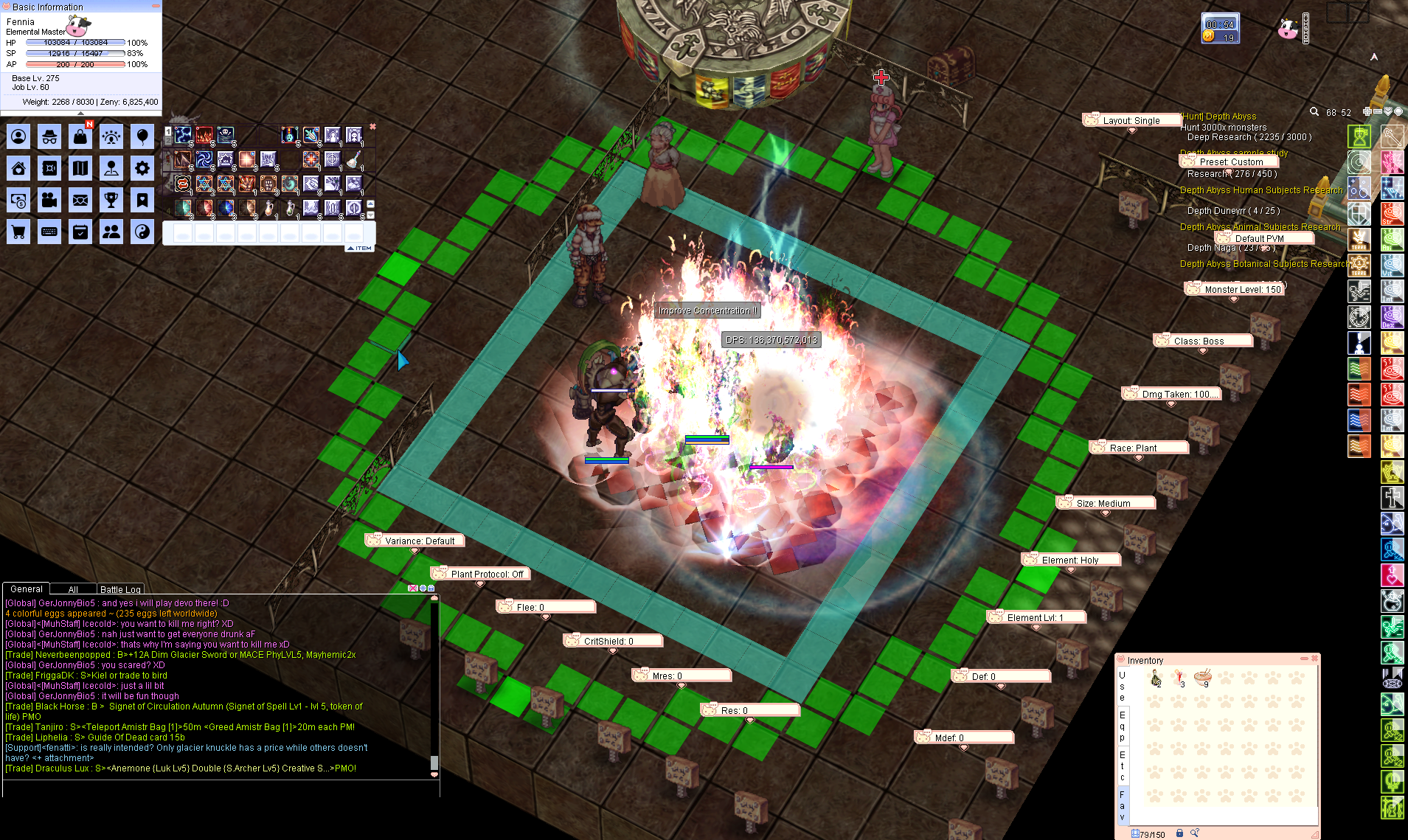Open the shopping cart icon
This screenshot has height=840, width=1408.
[x=18, y=232]
